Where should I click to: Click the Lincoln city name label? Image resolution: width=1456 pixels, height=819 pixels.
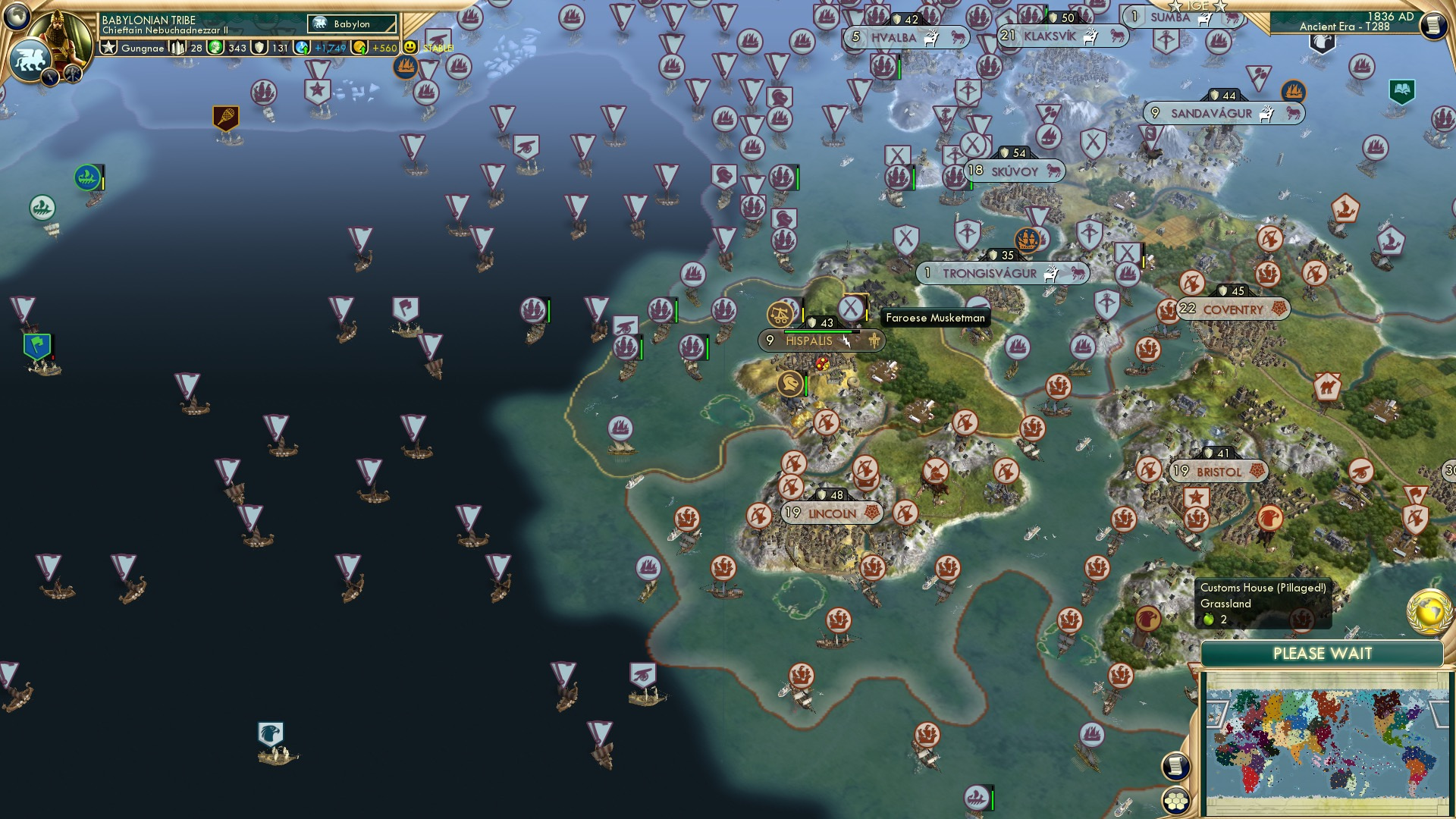click(x=832, y=513)
